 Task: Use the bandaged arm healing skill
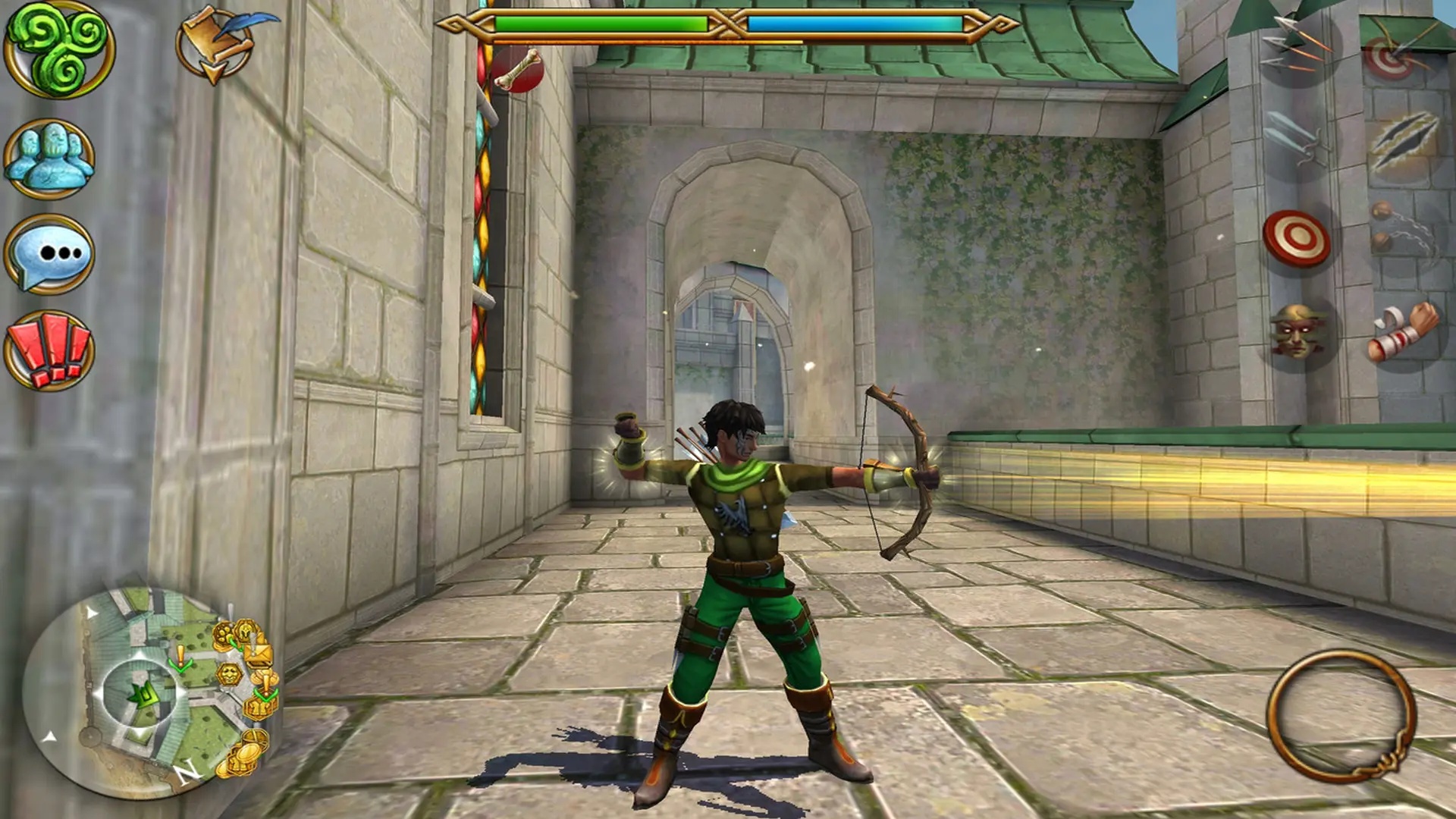coord(1403,332)
